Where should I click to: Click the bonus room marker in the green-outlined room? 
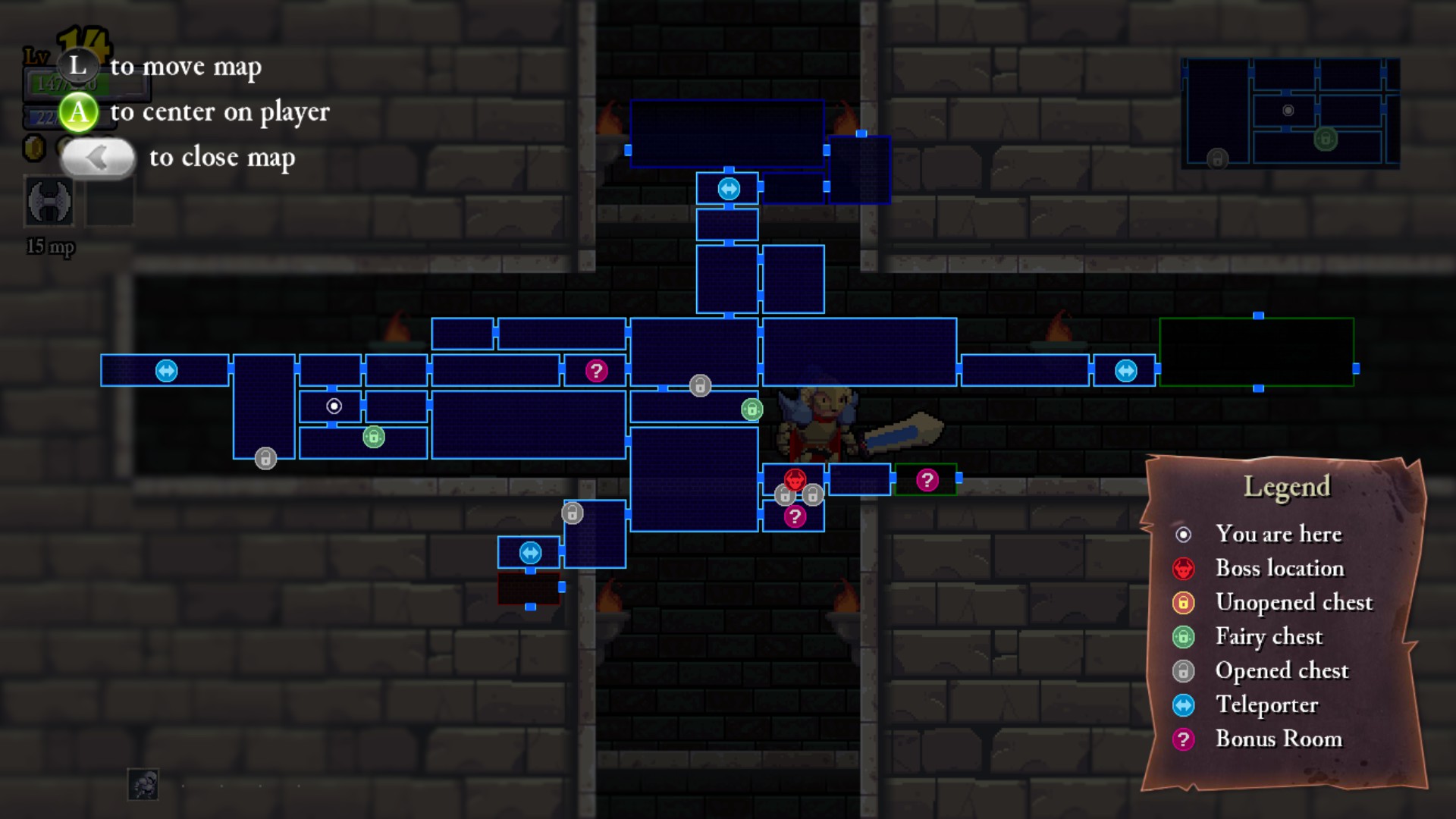click(927, 479)
